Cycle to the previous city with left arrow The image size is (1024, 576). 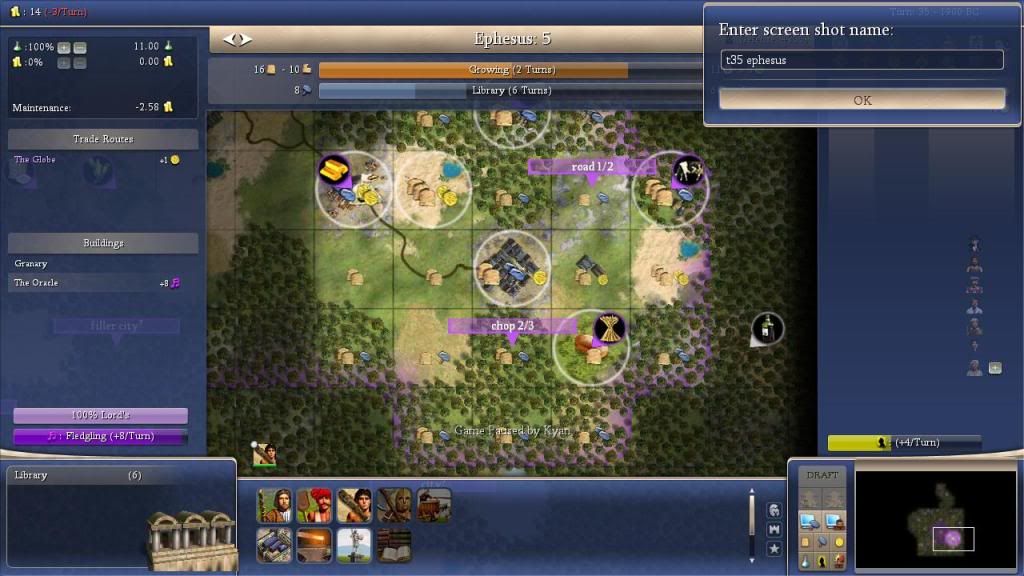tap(229, 39)
